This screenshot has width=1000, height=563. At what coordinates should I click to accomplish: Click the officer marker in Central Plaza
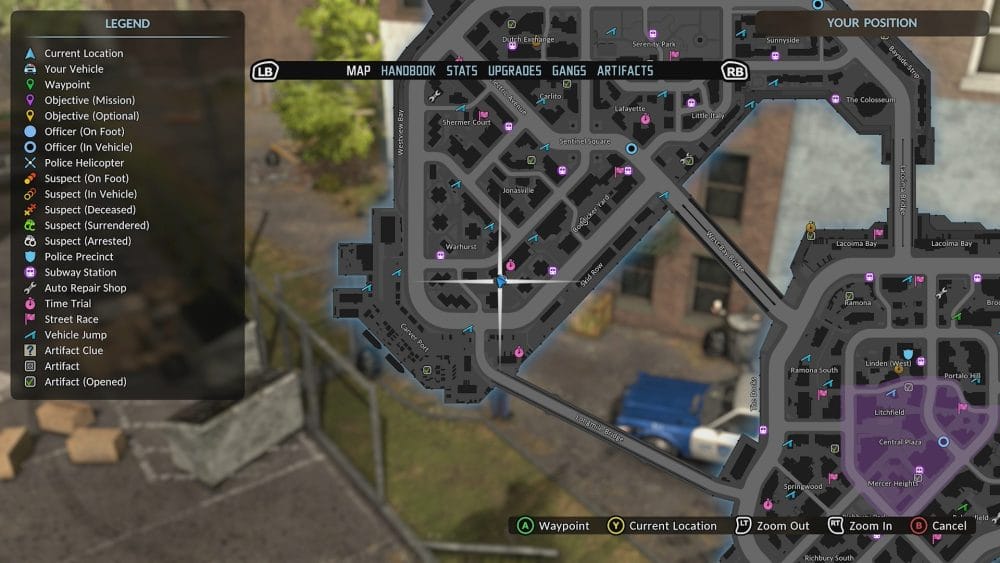[943, 441]
